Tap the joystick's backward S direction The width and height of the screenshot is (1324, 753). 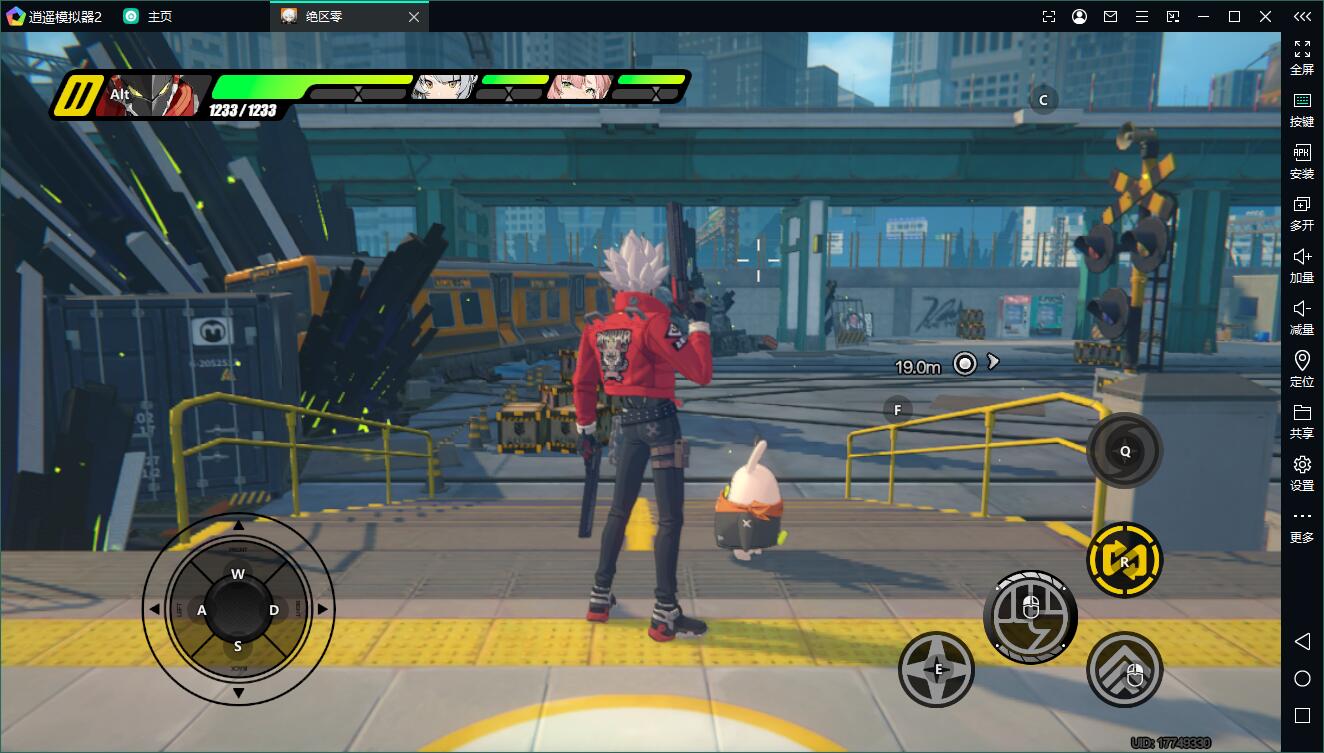pos(238,646)
